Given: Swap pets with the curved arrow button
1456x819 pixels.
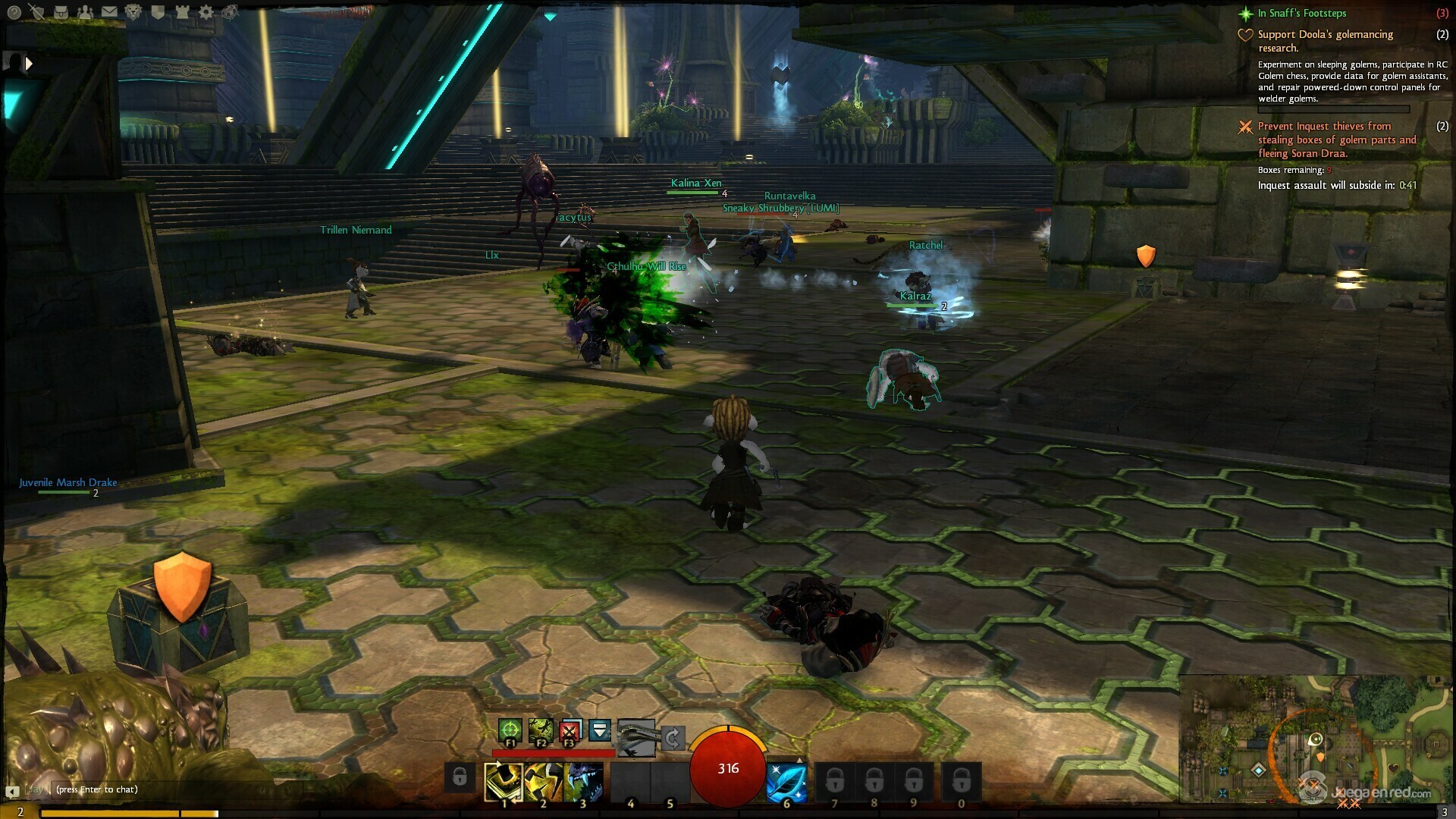Looking at the screenshot, I should (x=673, y=737).
